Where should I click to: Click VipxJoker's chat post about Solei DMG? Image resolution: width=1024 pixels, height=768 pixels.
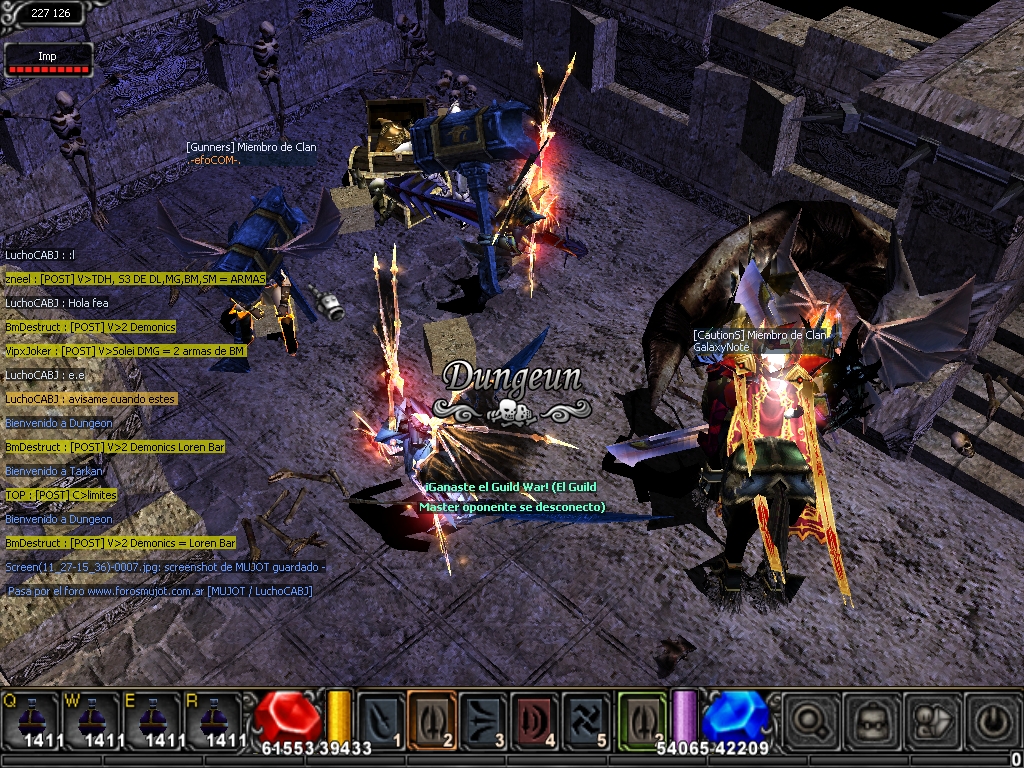[125, 351]
